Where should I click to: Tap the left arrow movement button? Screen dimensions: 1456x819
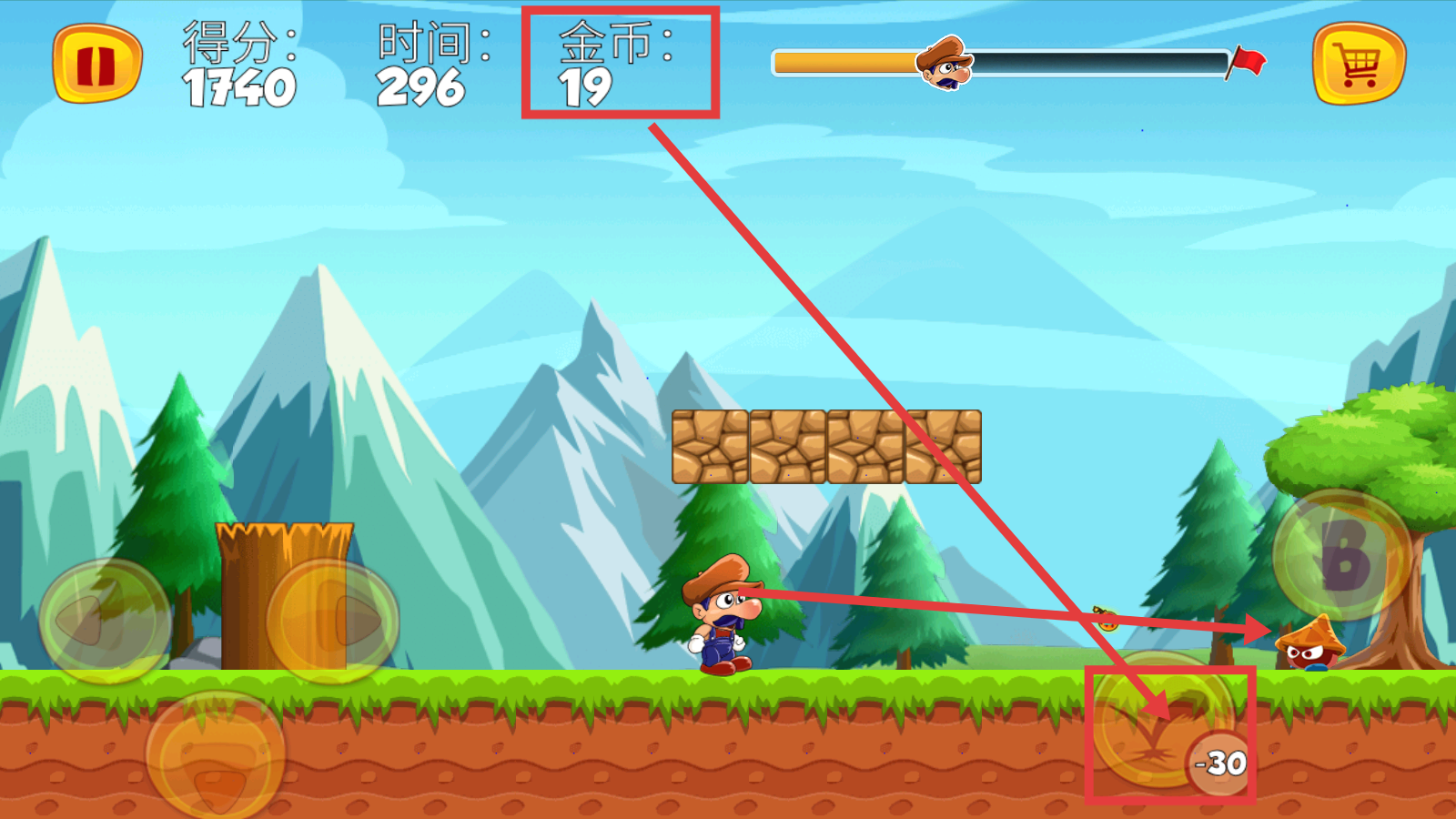click(106, 622)
